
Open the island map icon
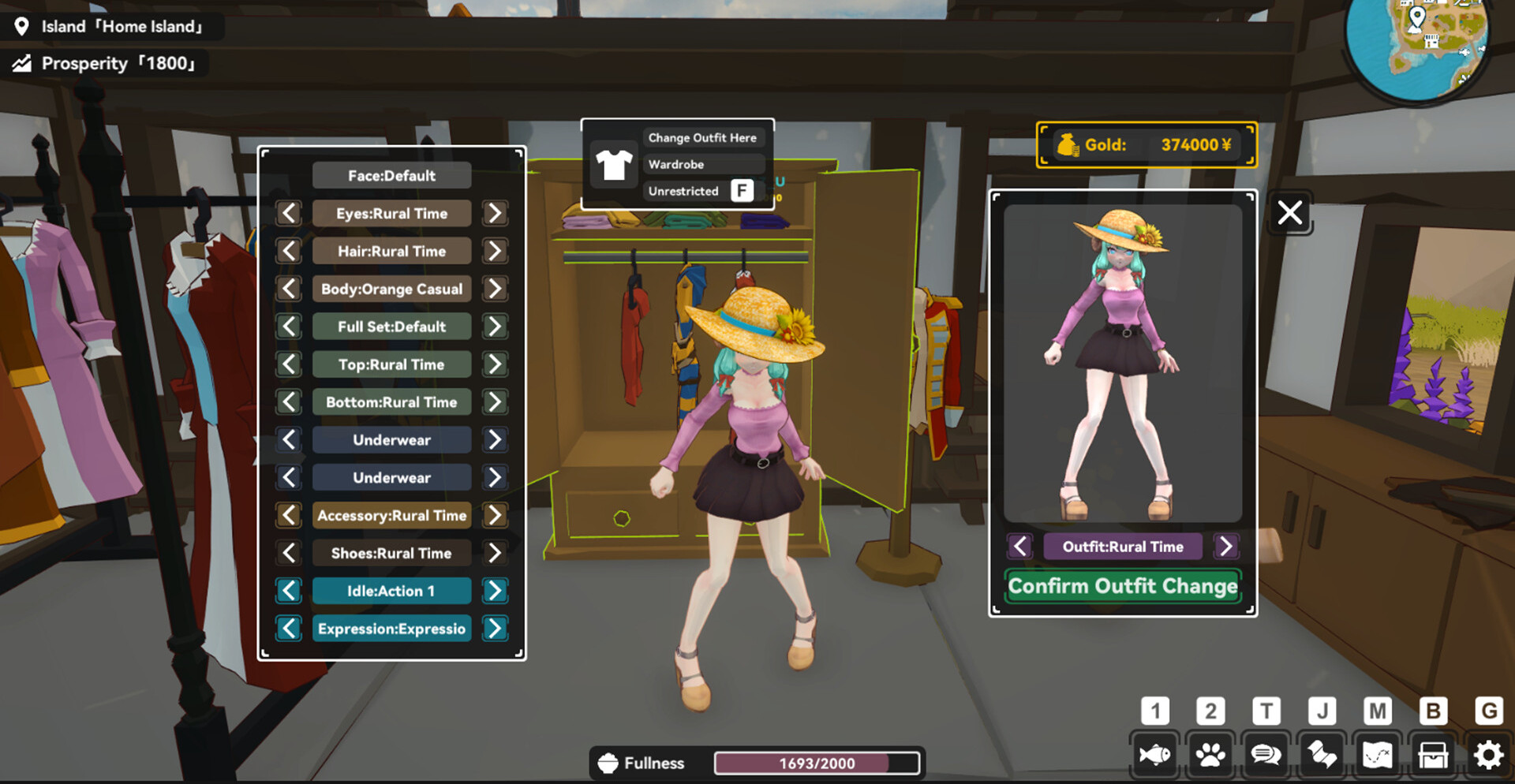pyautogui.click(x=1377, y=755)
